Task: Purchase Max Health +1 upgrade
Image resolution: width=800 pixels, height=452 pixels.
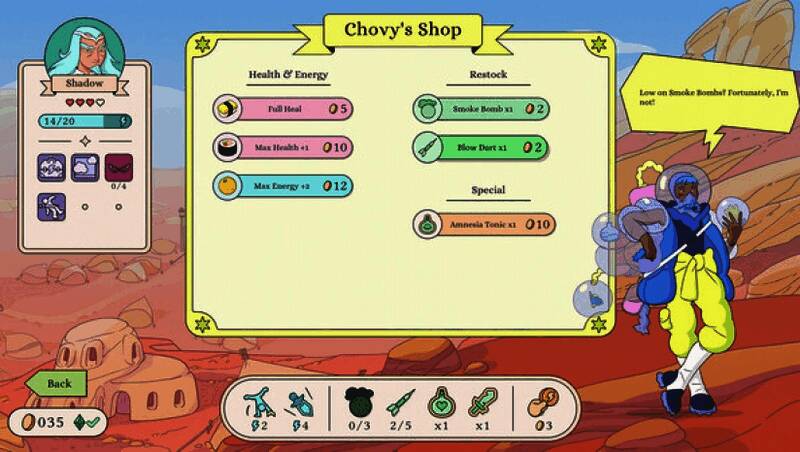Action: (x=282, y=147)
